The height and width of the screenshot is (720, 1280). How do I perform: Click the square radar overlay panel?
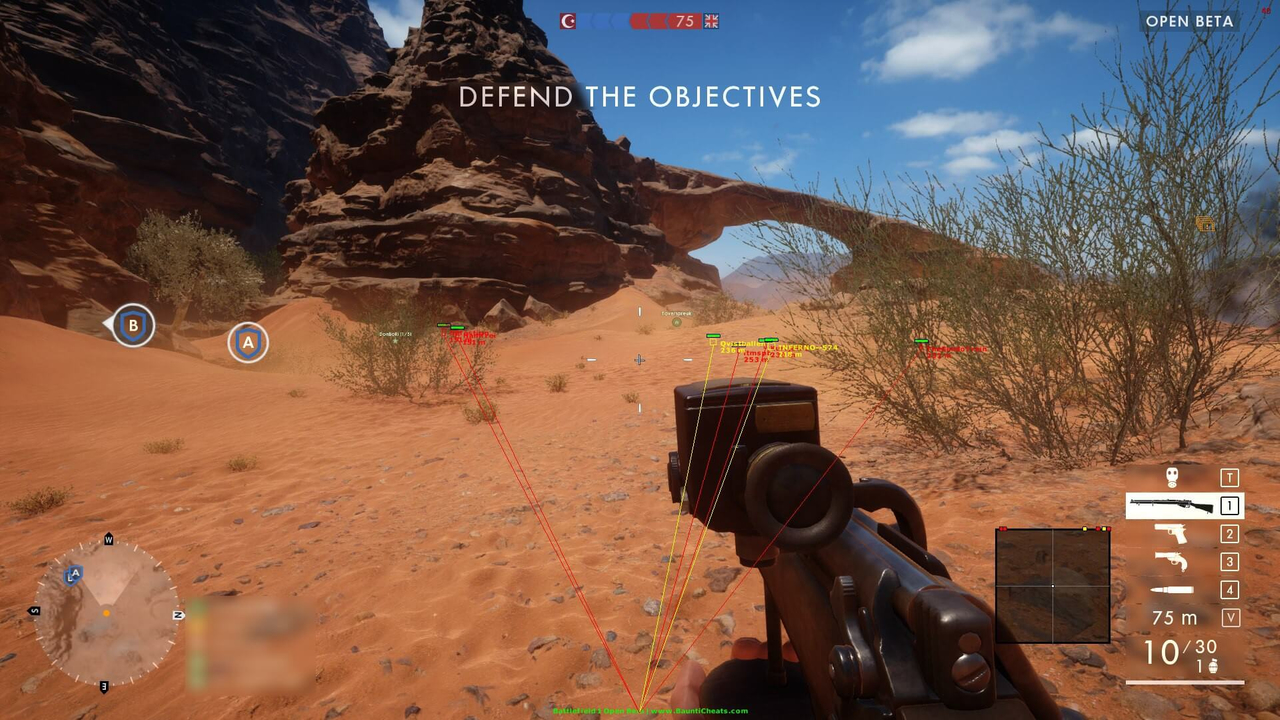pyautogui.click(x=1052, y=585)
